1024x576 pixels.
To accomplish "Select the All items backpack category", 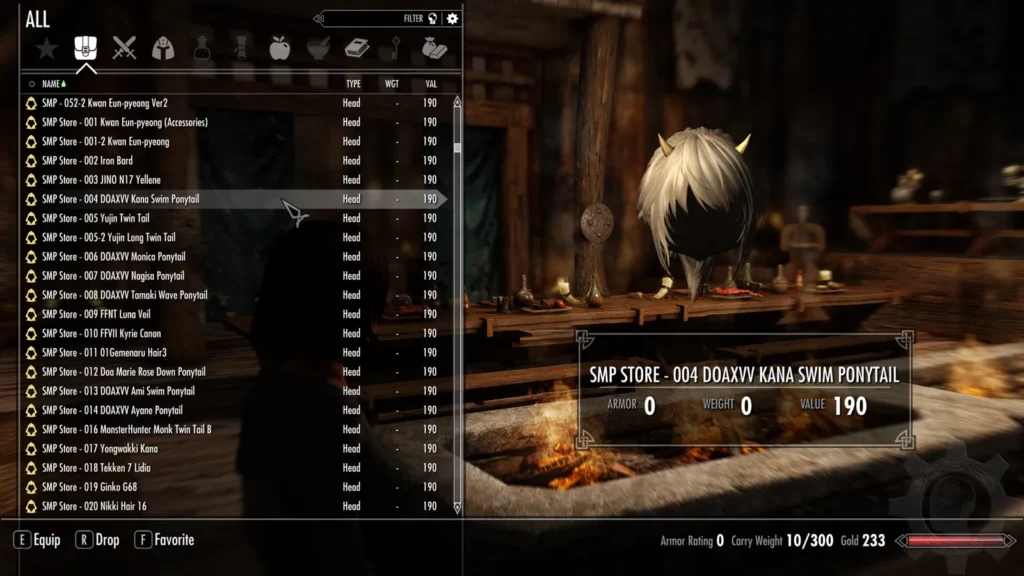I will [x=86, y=48].
